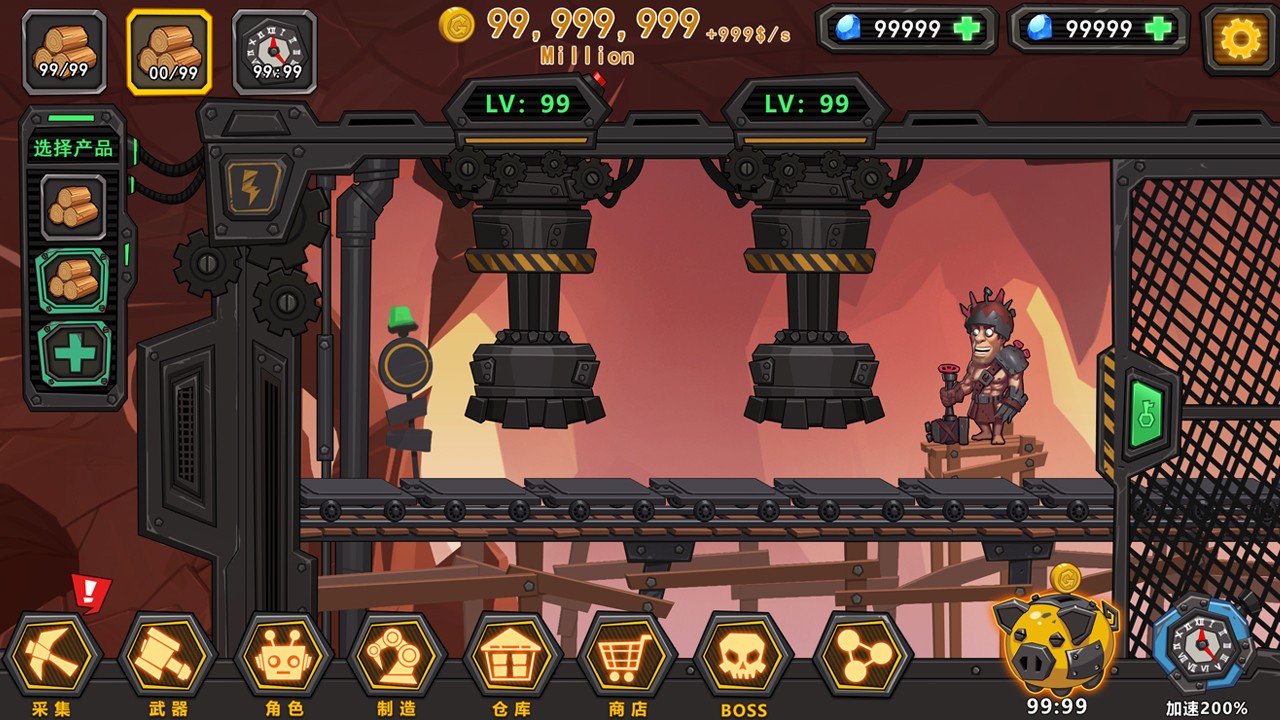The width and height of the screenshot is (1280, 720).
Task: Upgrade the left LV: 99 press machine
Action: coord(527,104)
